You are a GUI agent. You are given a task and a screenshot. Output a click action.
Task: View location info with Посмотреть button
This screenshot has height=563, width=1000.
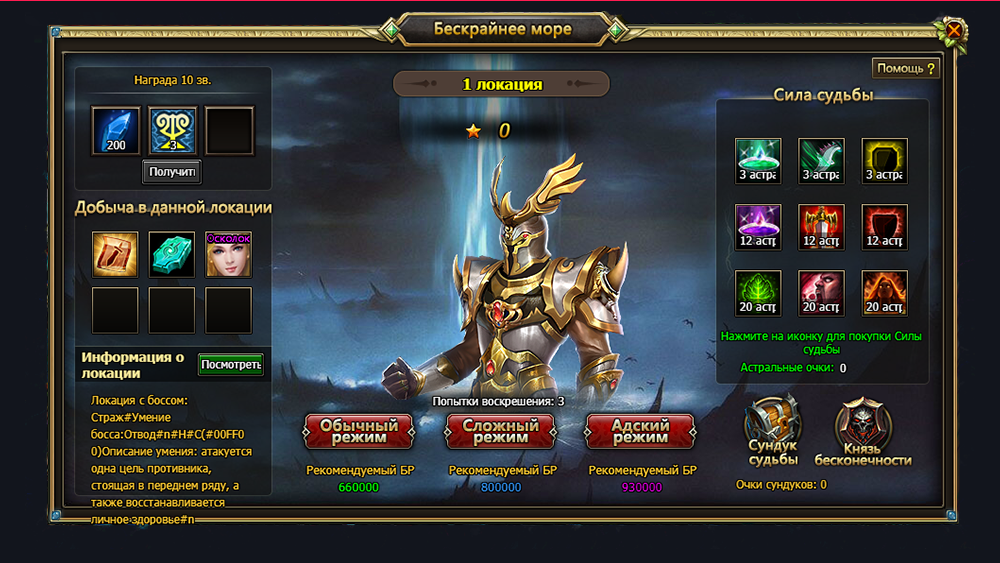[x=231, y=364]
